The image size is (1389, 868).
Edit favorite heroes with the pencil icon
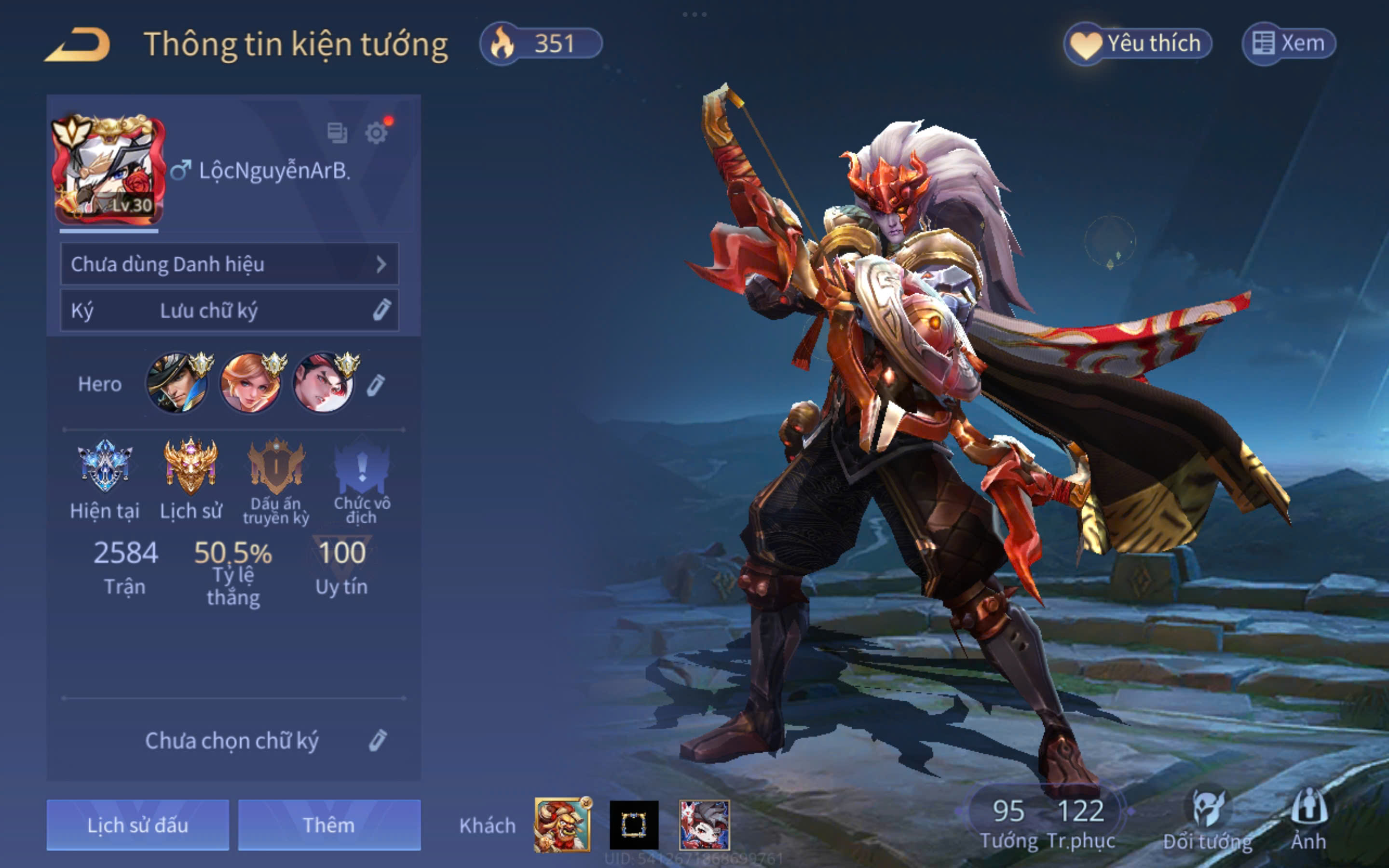click(x=376, y=385)
